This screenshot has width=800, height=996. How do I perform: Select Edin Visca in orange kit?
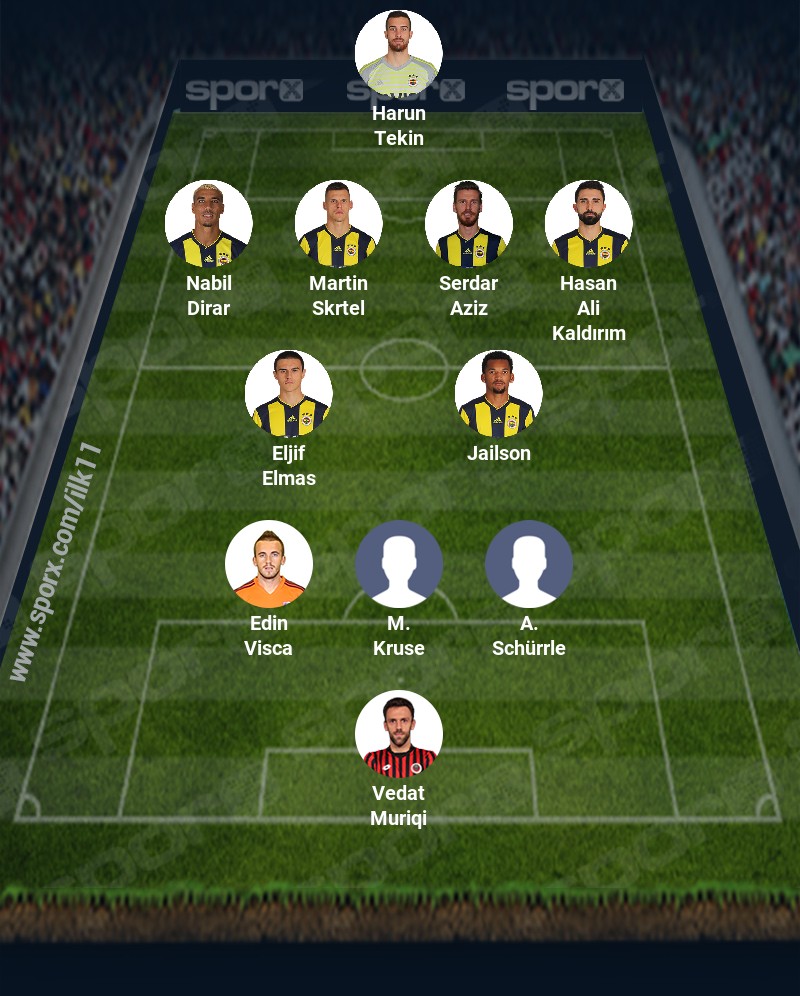click(269, 564)
